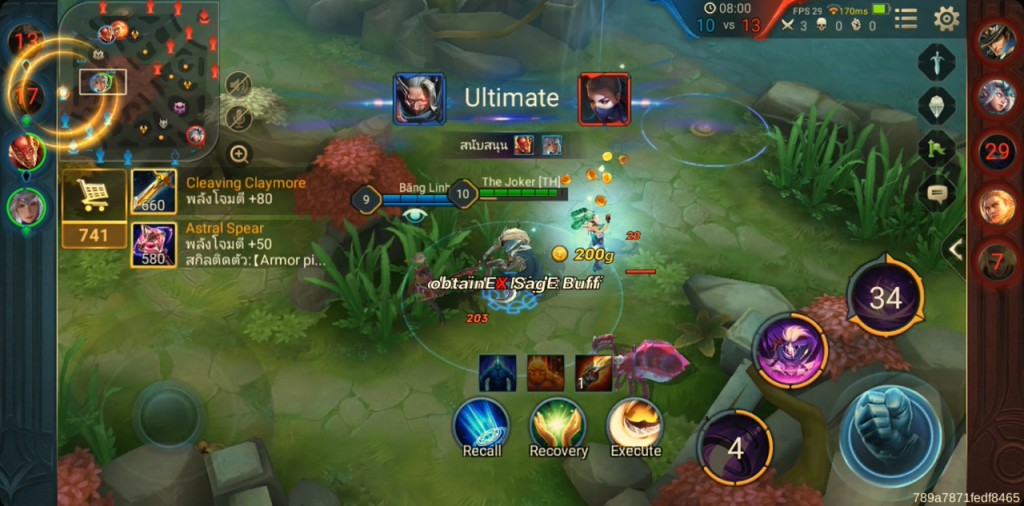The width and height of the screenshot is (1024, 506).
Task: Cast the Execute talent
Action: [635, 425]
